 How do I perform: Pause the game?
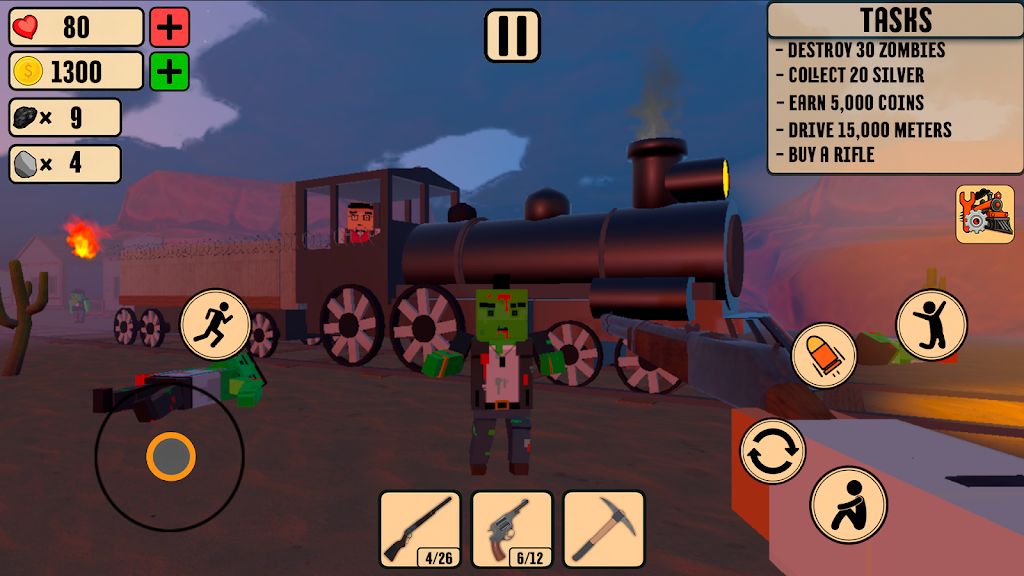tap(512, 35)
